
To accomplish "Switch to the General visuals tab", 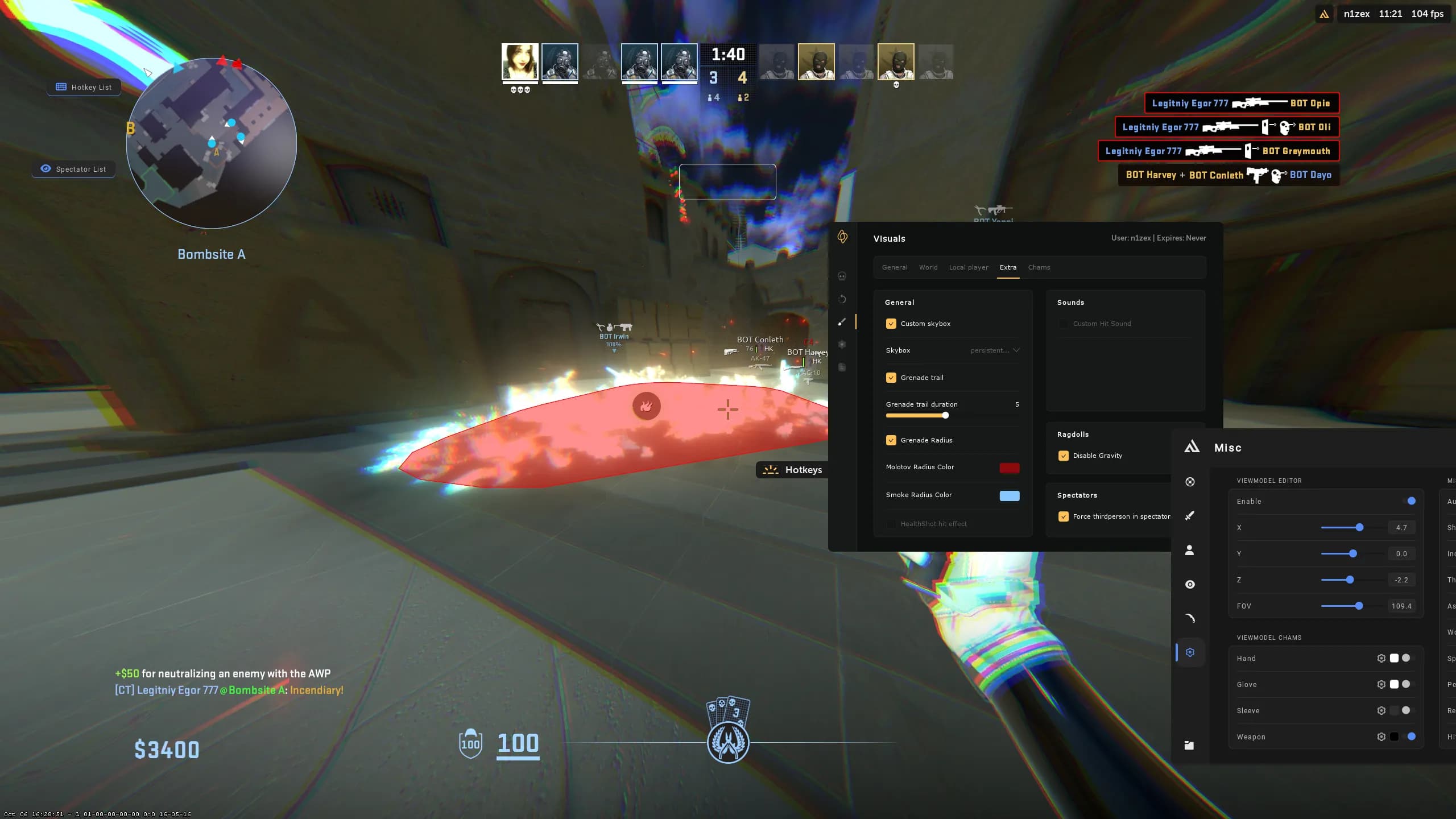I will [x=895, y=267].
